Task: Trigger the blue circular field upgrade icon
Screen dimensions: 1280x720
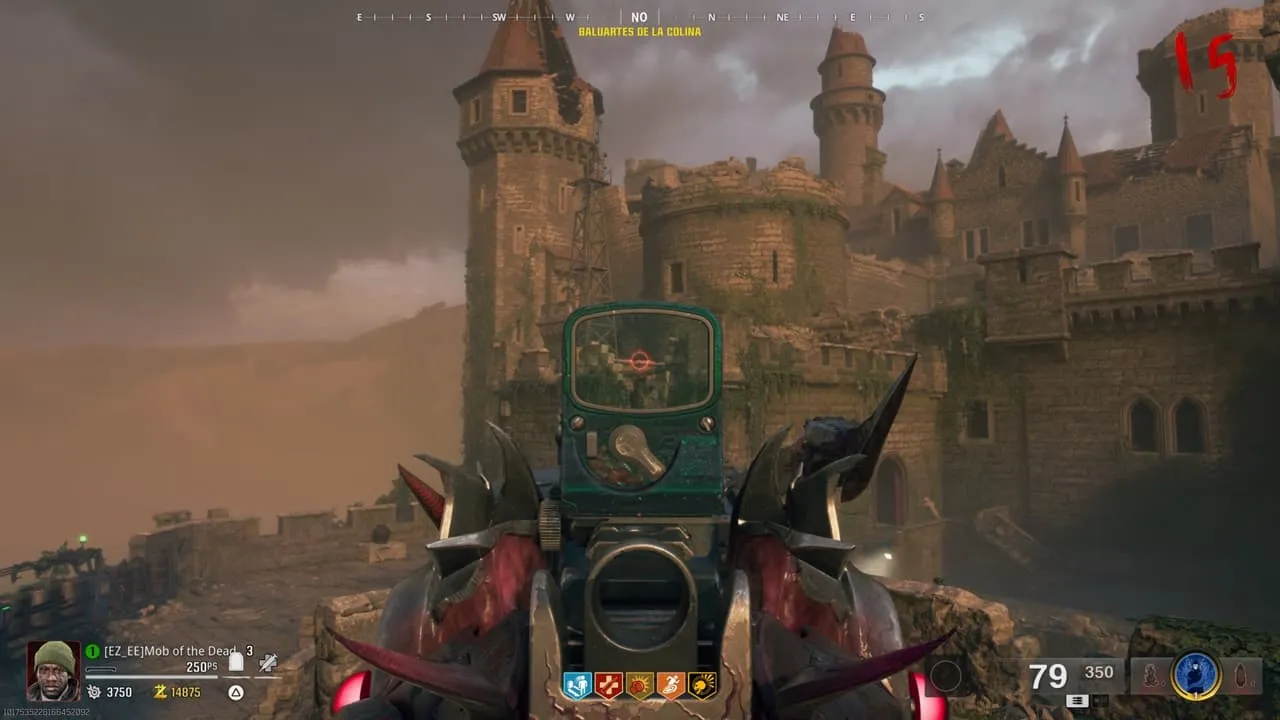Action: (1196, 676)
